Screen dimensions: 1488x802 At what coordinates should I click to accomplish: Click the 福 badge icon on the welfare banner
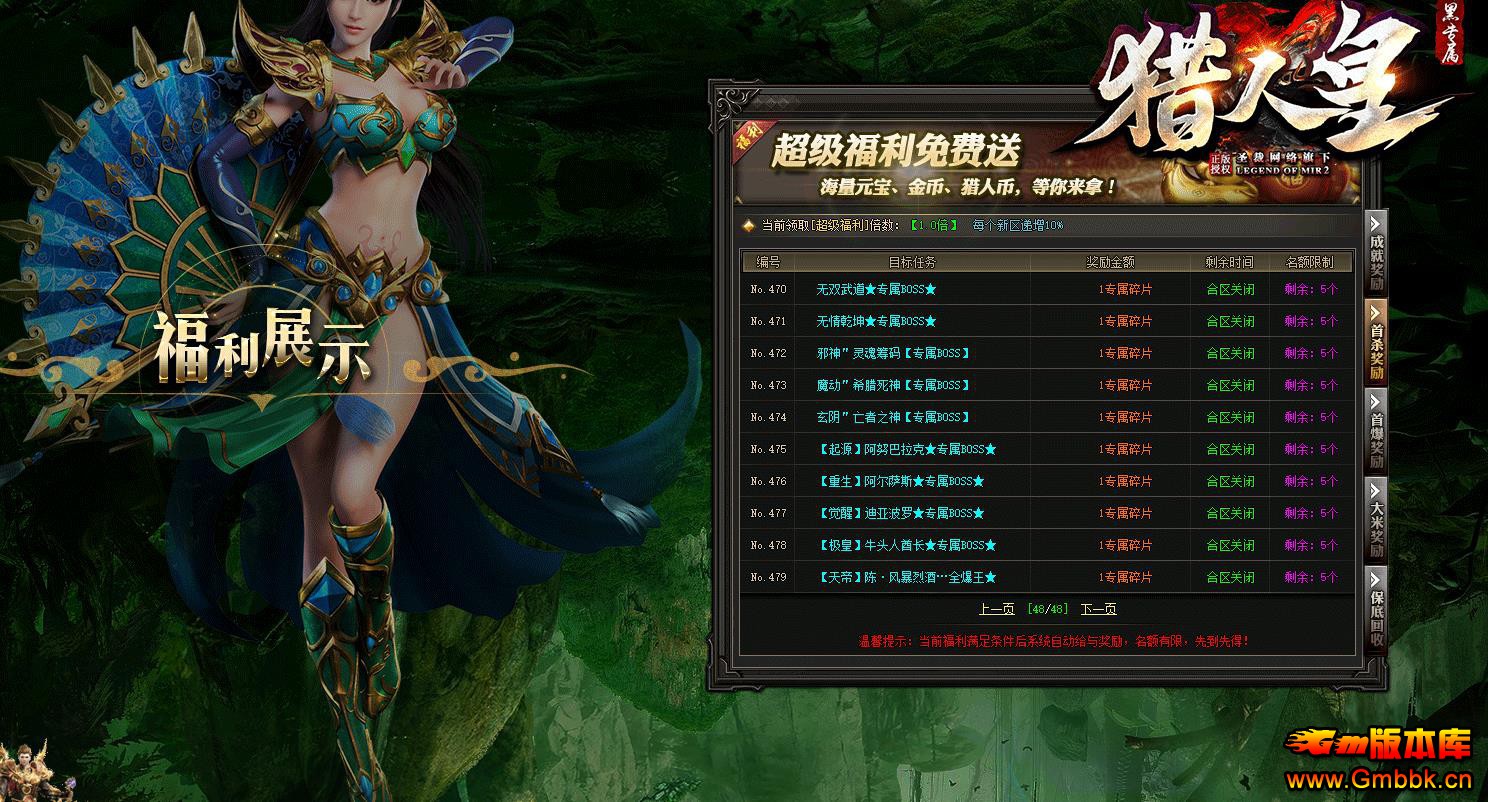coord(745,135)
